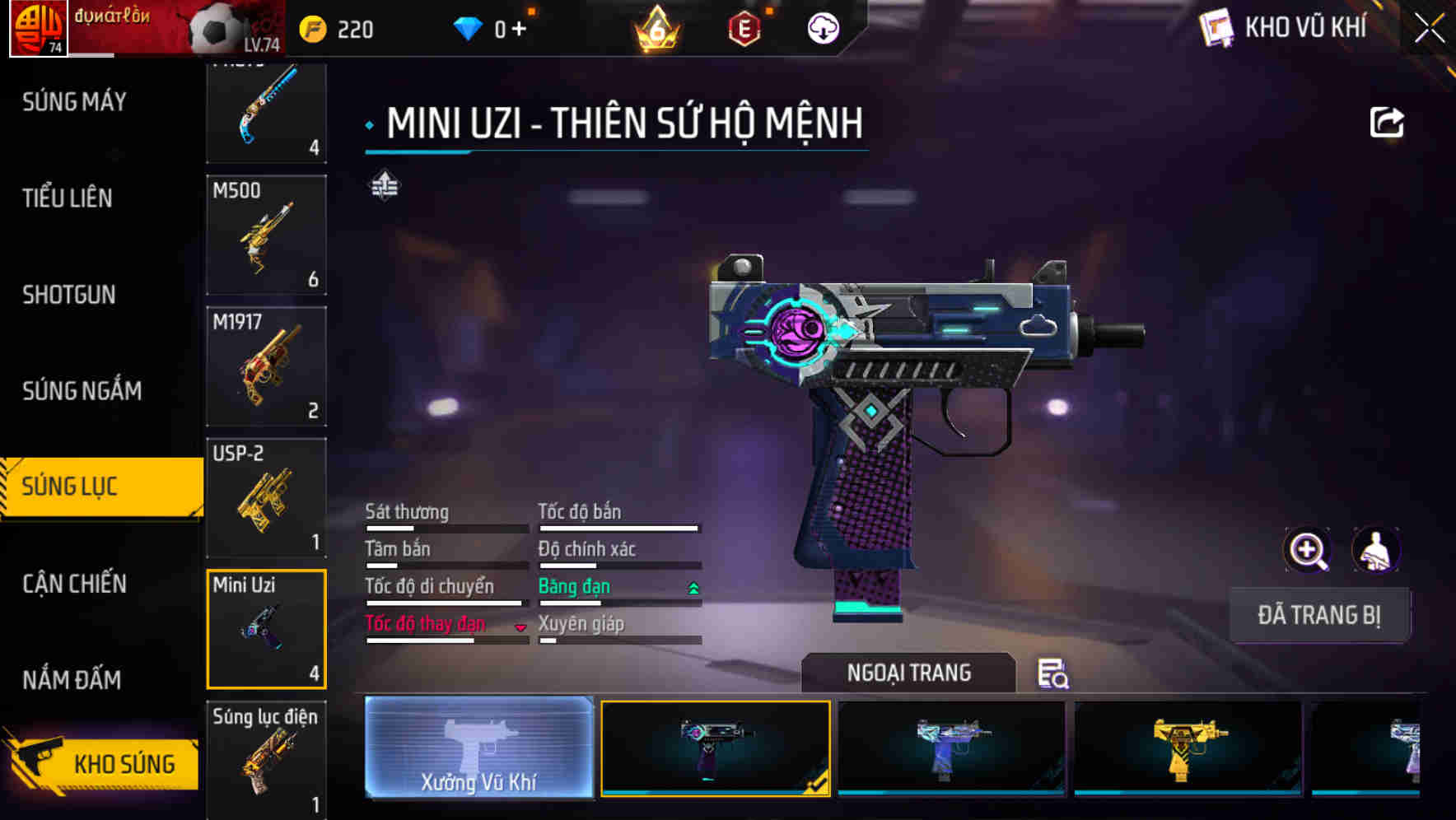Select the SHOTGUN category
This screenshot has height=820, width=1456.
[x=69, y=295]
